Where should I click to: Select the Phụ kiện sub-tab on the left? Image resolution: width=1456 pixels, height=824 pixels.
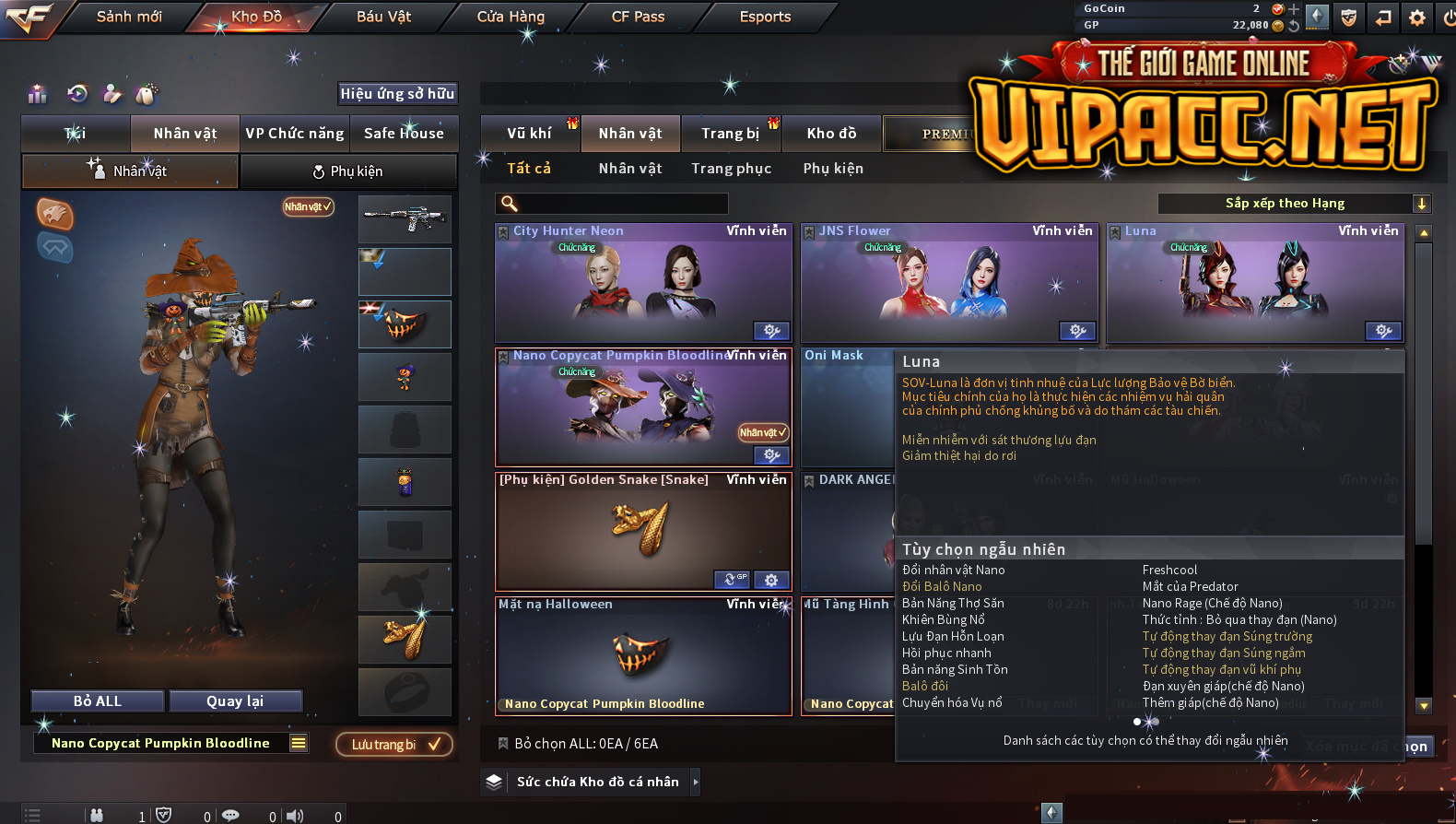(x=348, y=171)
